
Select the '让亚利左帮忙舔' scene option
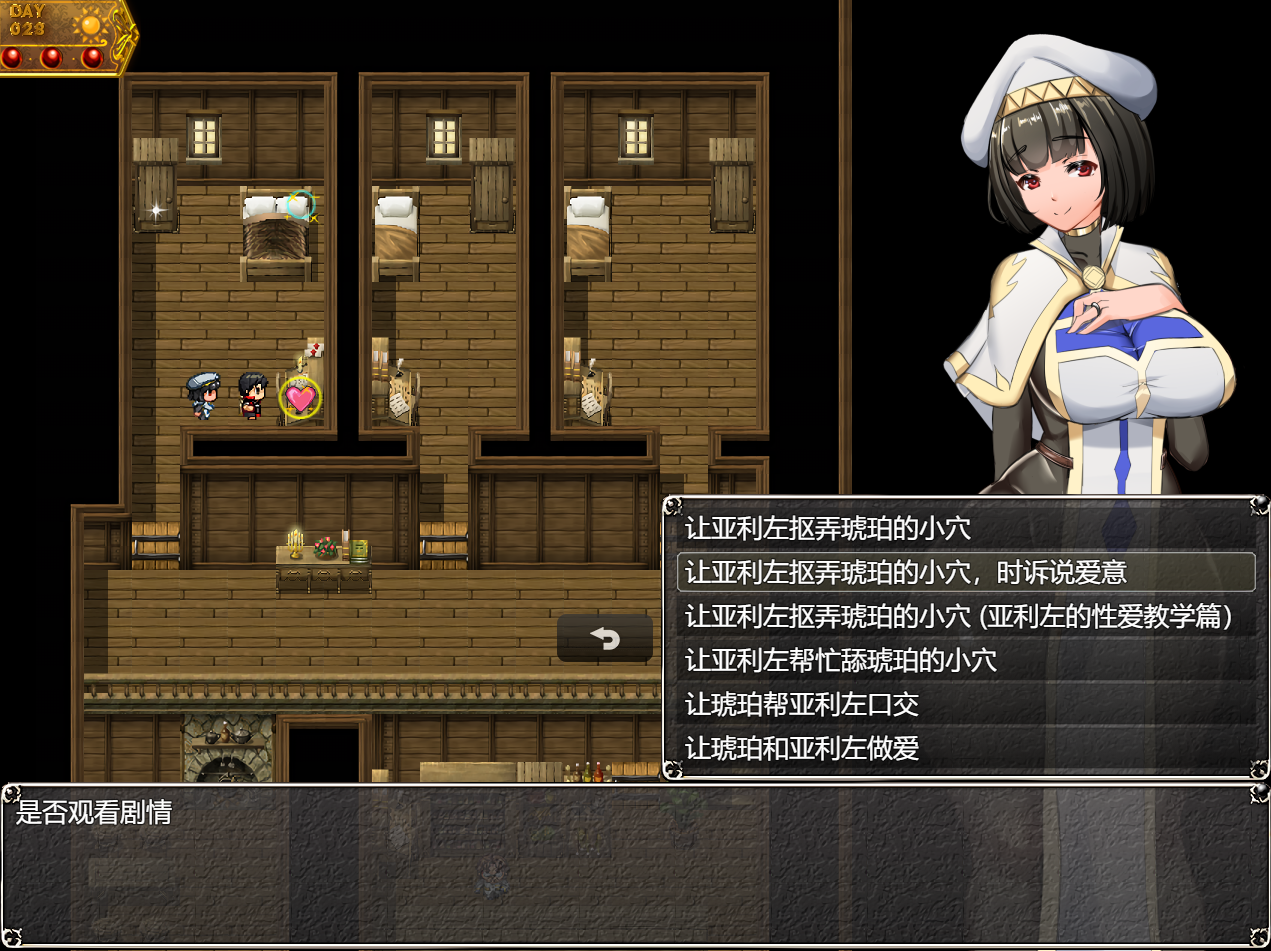pyautogui.click(x=840, y=660)
